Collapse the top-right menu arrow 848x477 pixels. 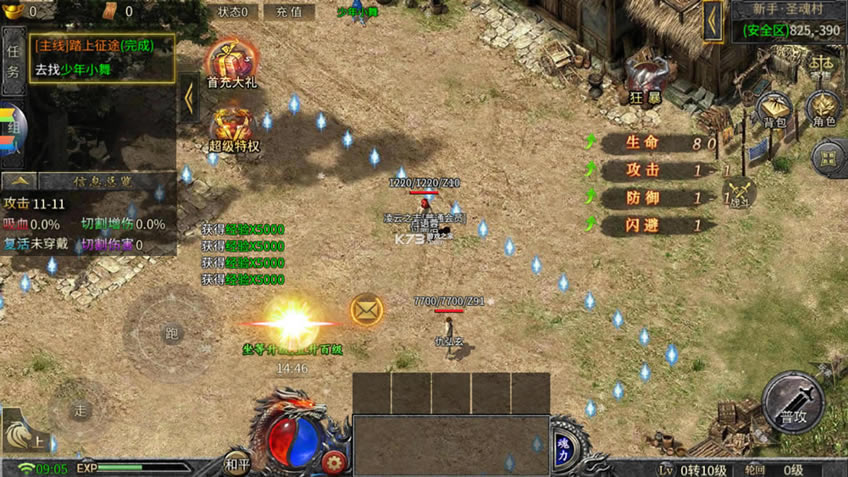[713, 20]
